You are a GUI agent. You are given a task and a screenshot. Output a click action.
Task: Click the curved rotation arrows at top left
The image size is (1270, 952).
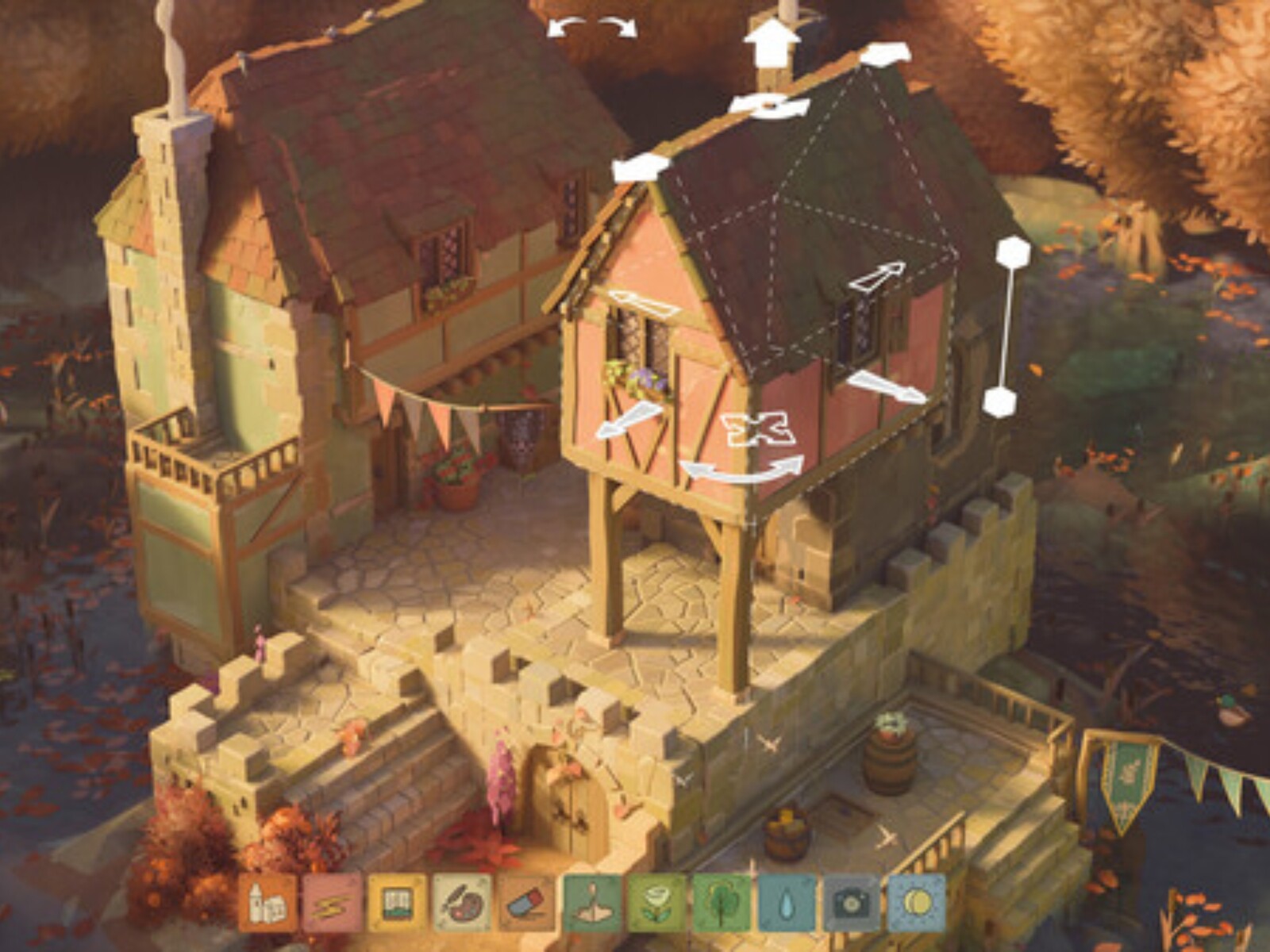(591, 28)
